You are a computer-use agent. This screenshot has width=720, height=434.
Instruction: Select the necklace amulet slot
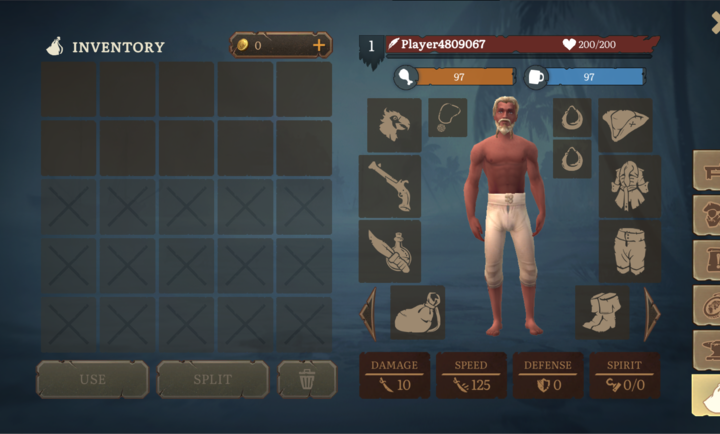tap(447, 117)
